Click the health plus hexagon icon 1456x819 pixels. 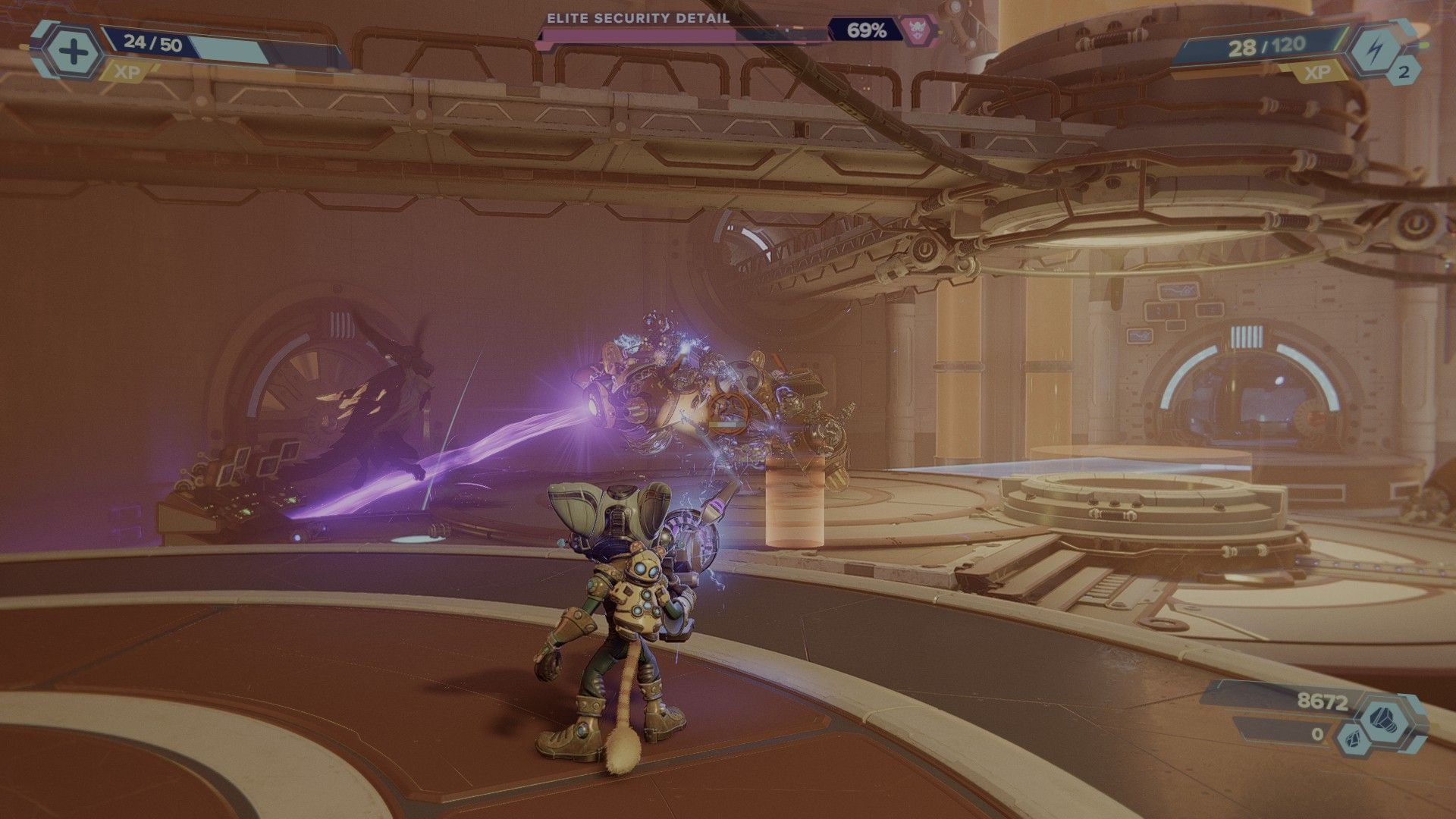click(74, 52)
